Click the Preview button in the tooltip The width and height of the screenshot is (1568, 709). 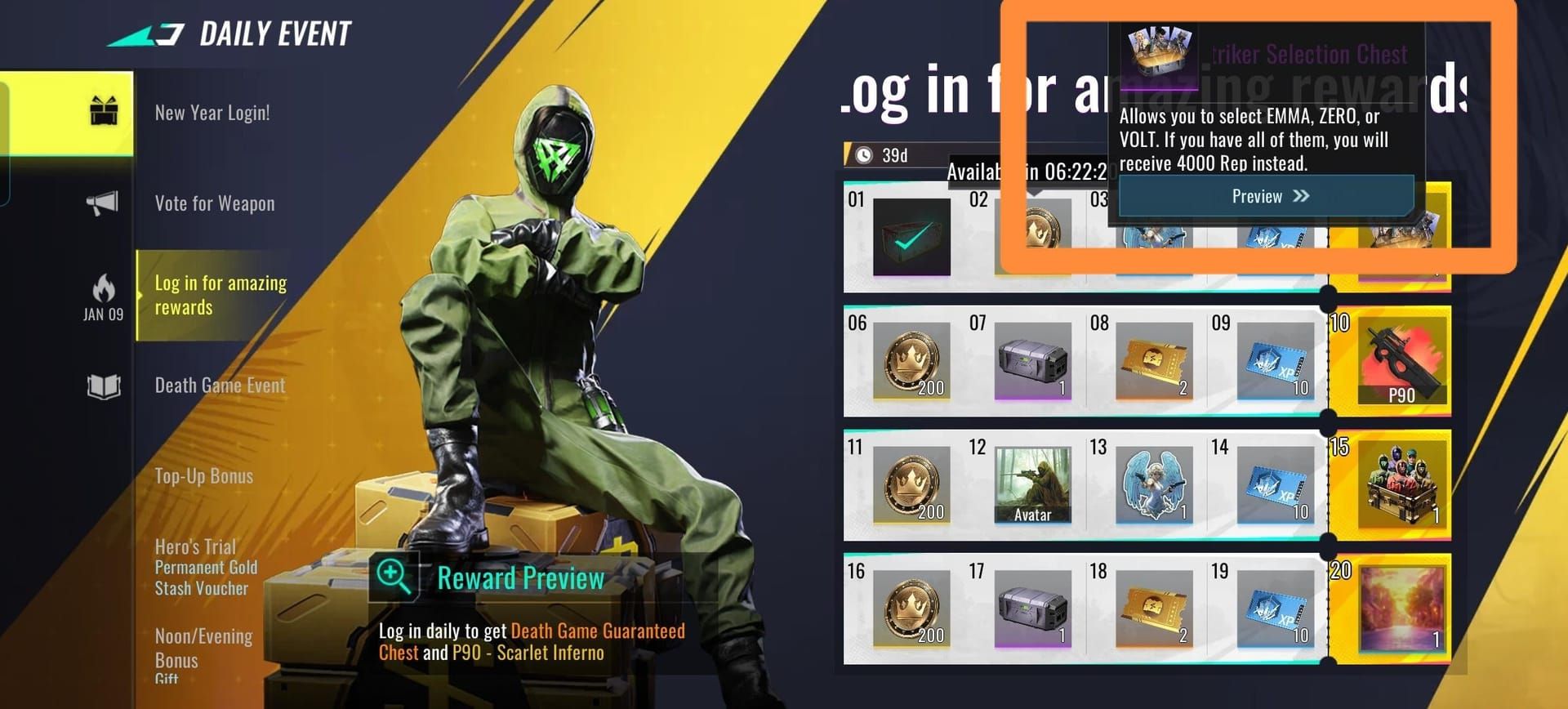tap(1266, 196)
